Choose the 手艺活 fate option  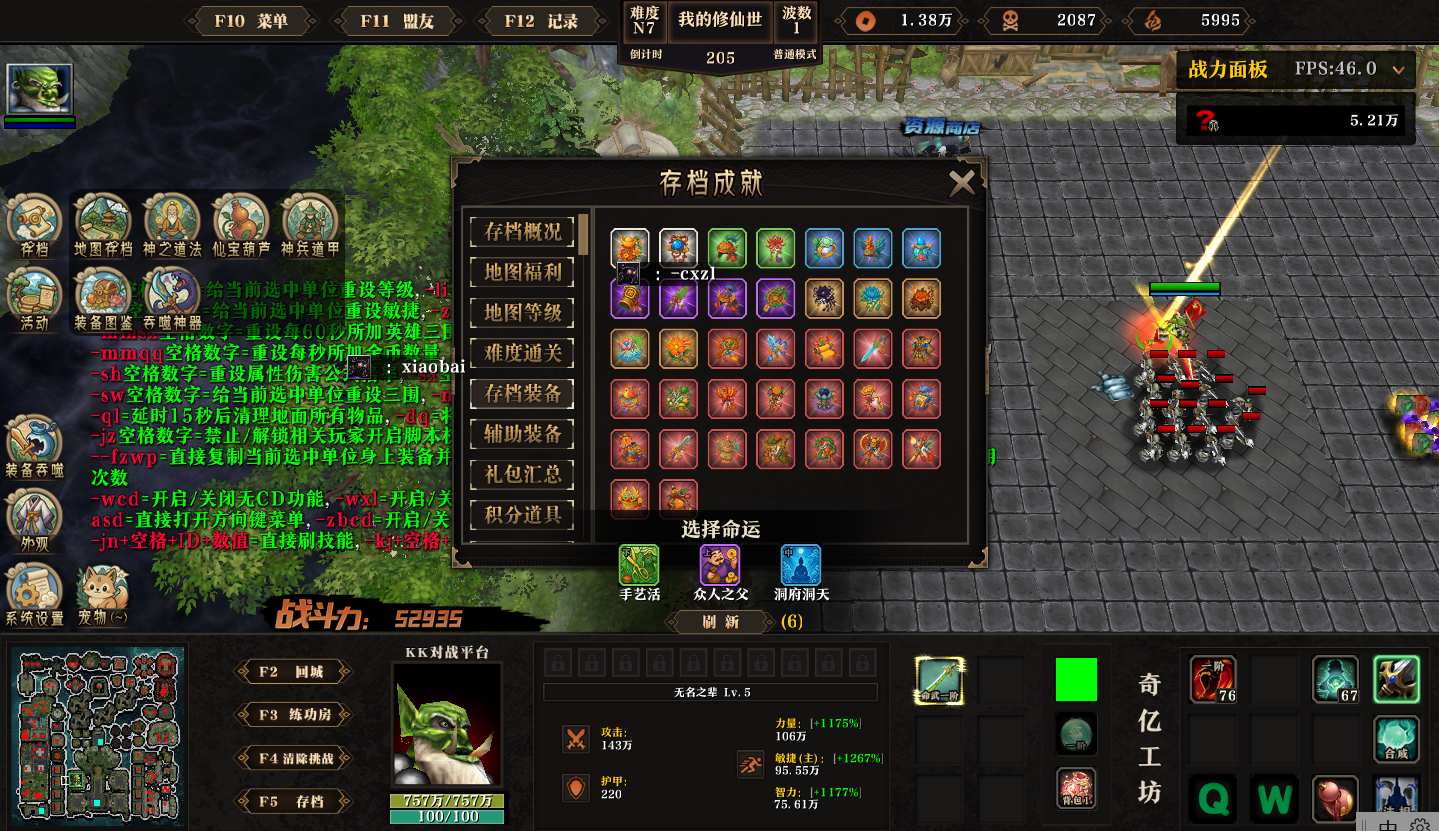click(x=639, y=566)
